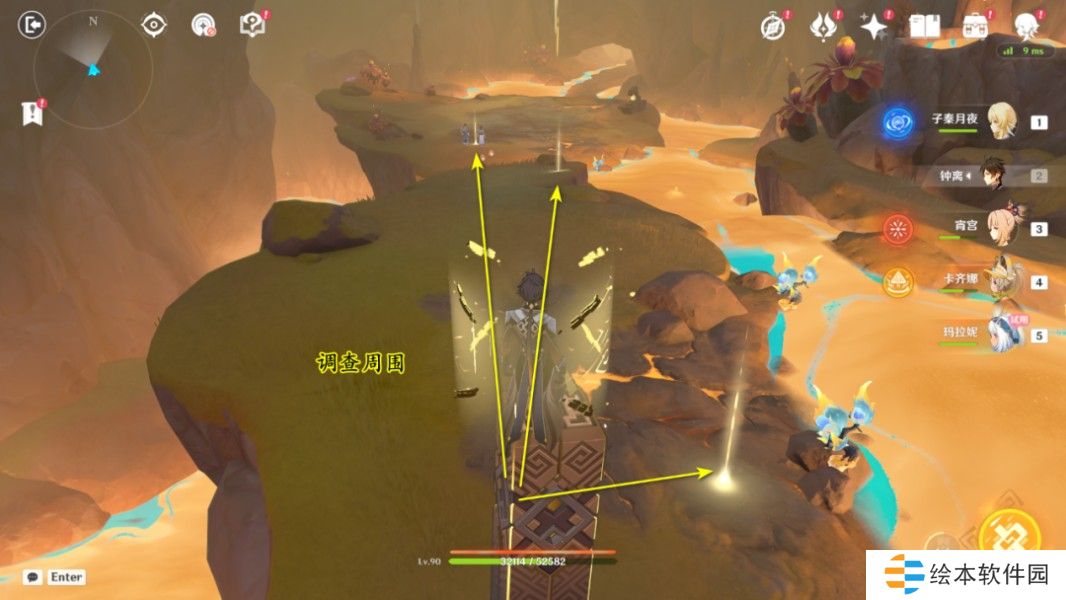Switch to trial character 玛拉妮
Viewport: 1066px width, 600px height.
pyautogui.click(x=1001, y=334)
